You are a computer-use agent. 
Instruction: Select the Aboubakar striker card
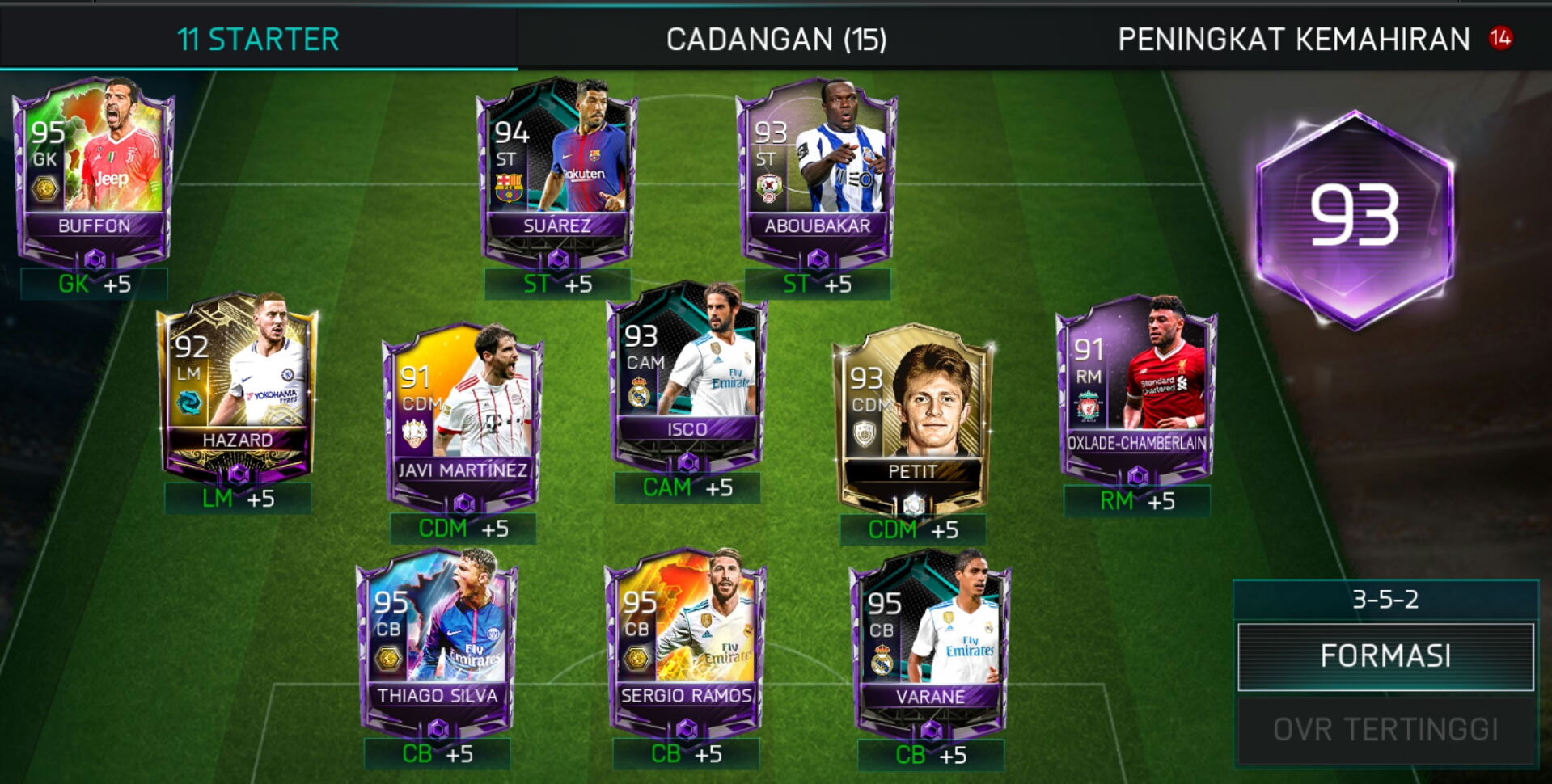pyautogui.click(x=817, y=173)
